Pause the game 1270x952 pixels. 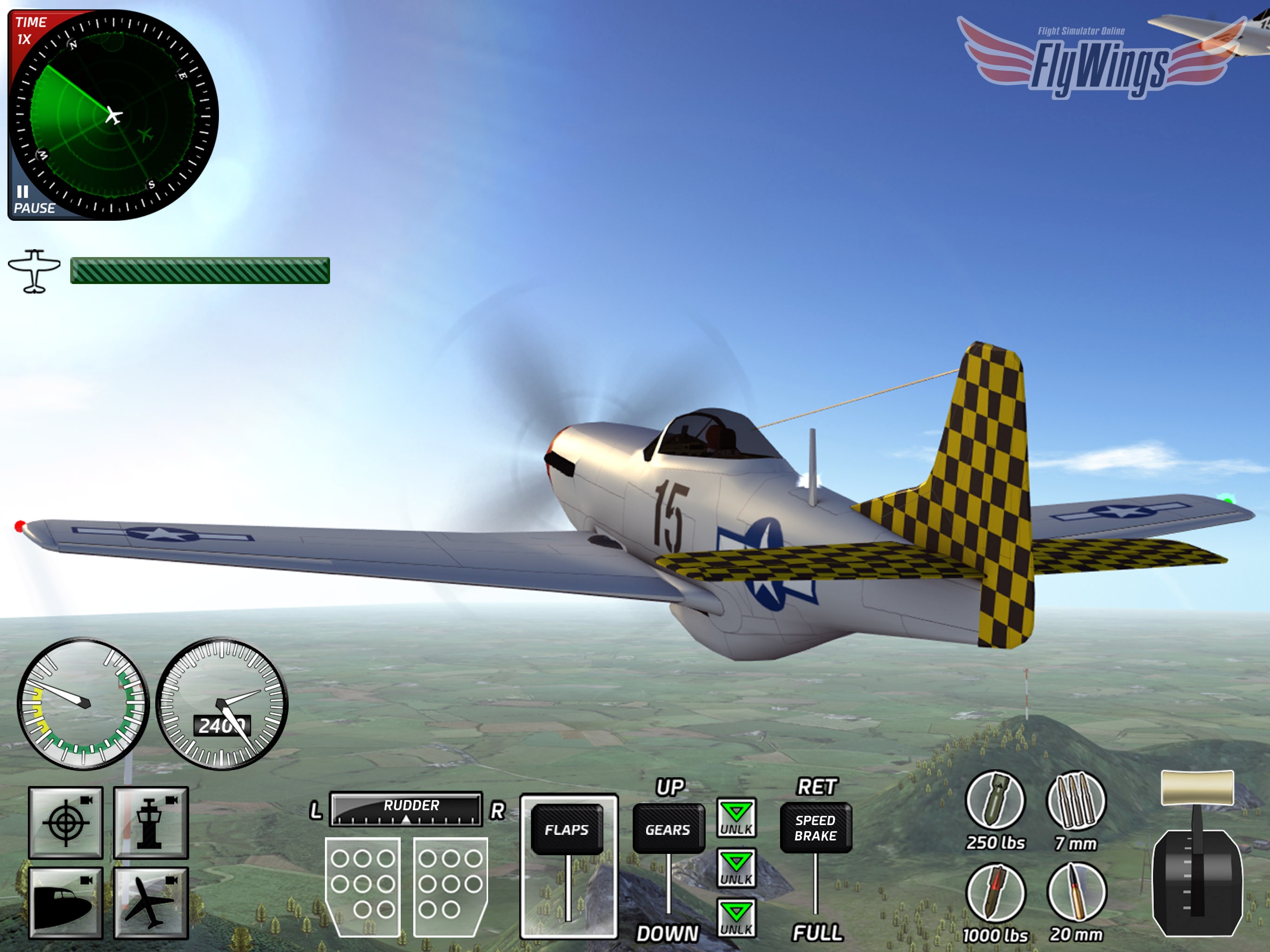(x=33, y=200)
